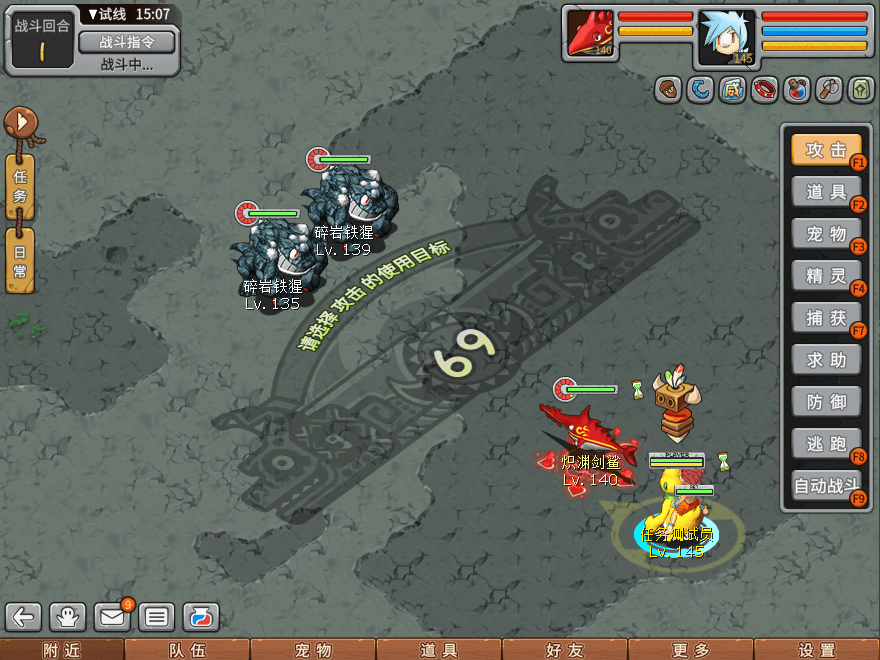Select the red collar icon
The image size is (880, 660).
pos(765,90)
